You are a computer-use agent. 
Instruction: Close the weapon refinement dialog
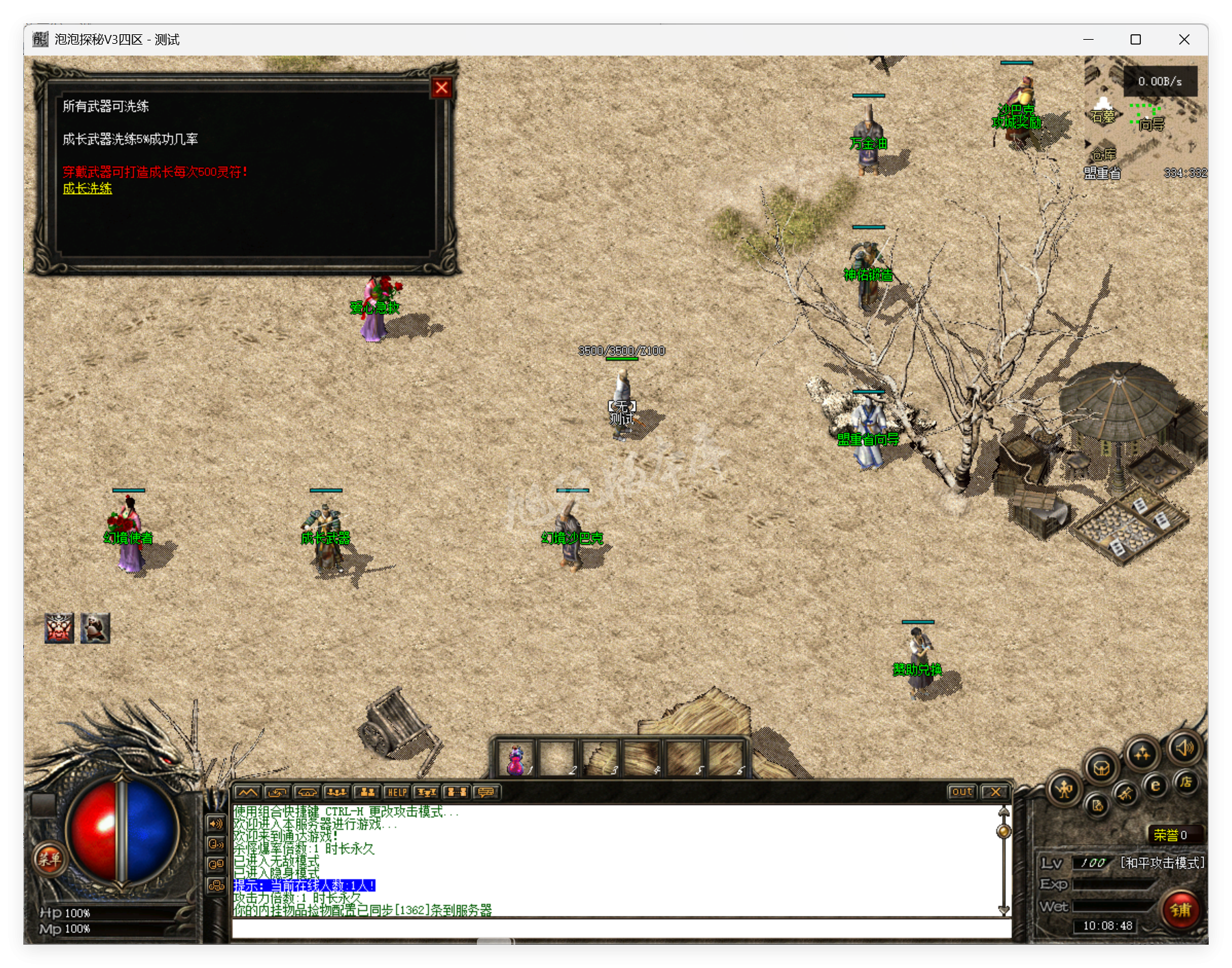coord(441,88)
